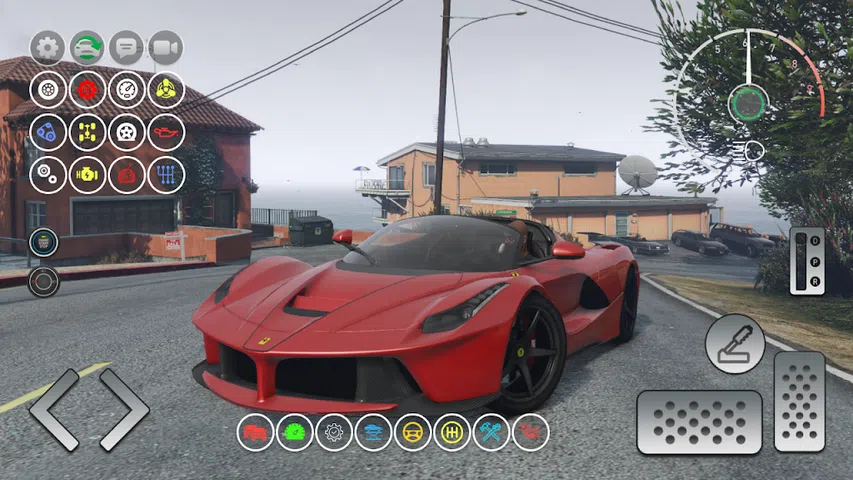Image resolution: width=853 pixels, height=480 pixels.
Task: Choose the yellow steering wheel icon
Action: (x=412, y=432)
